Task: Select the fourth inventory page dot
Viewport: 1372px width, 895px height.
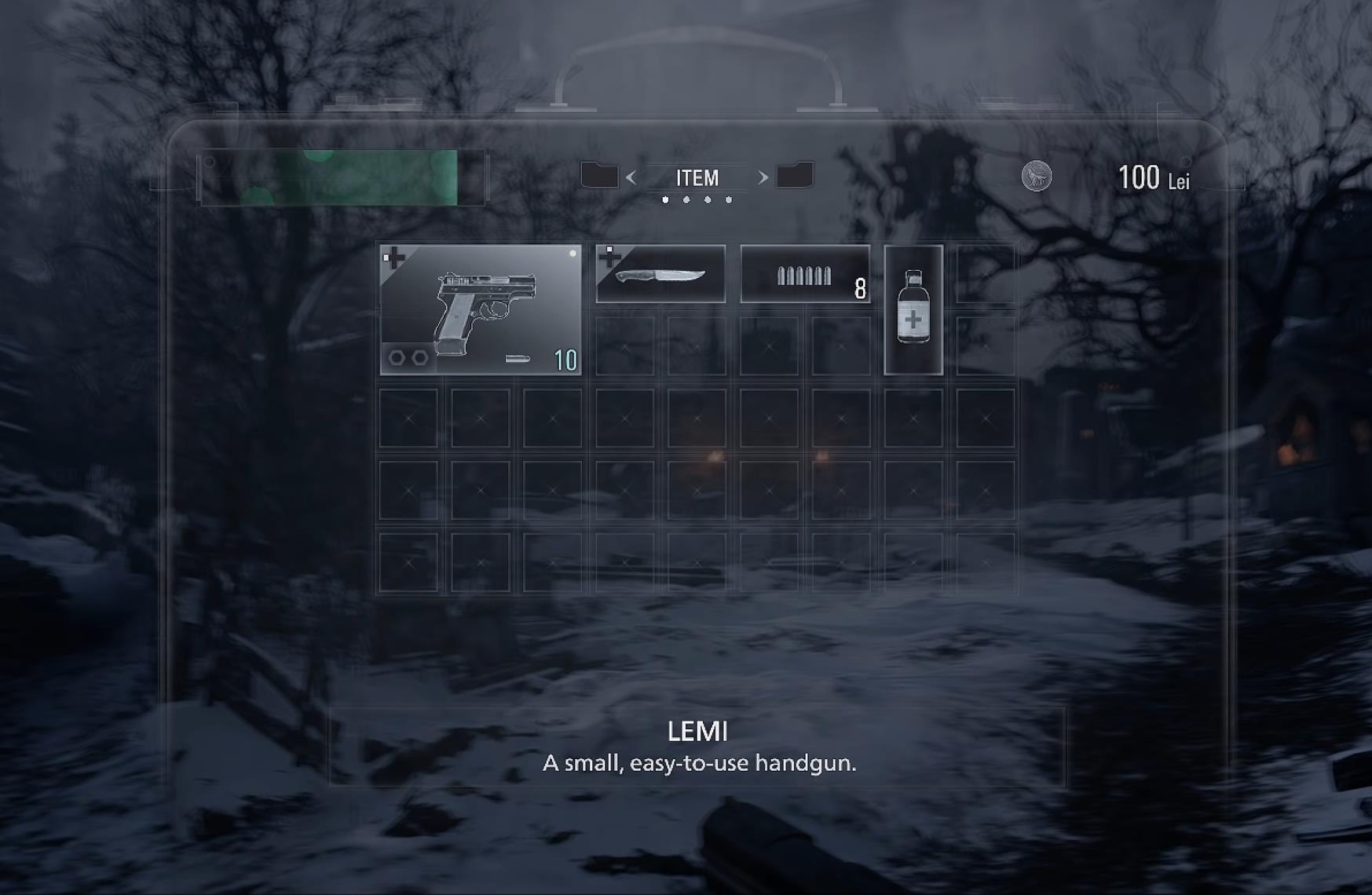Action: click(x=729, y=199)
